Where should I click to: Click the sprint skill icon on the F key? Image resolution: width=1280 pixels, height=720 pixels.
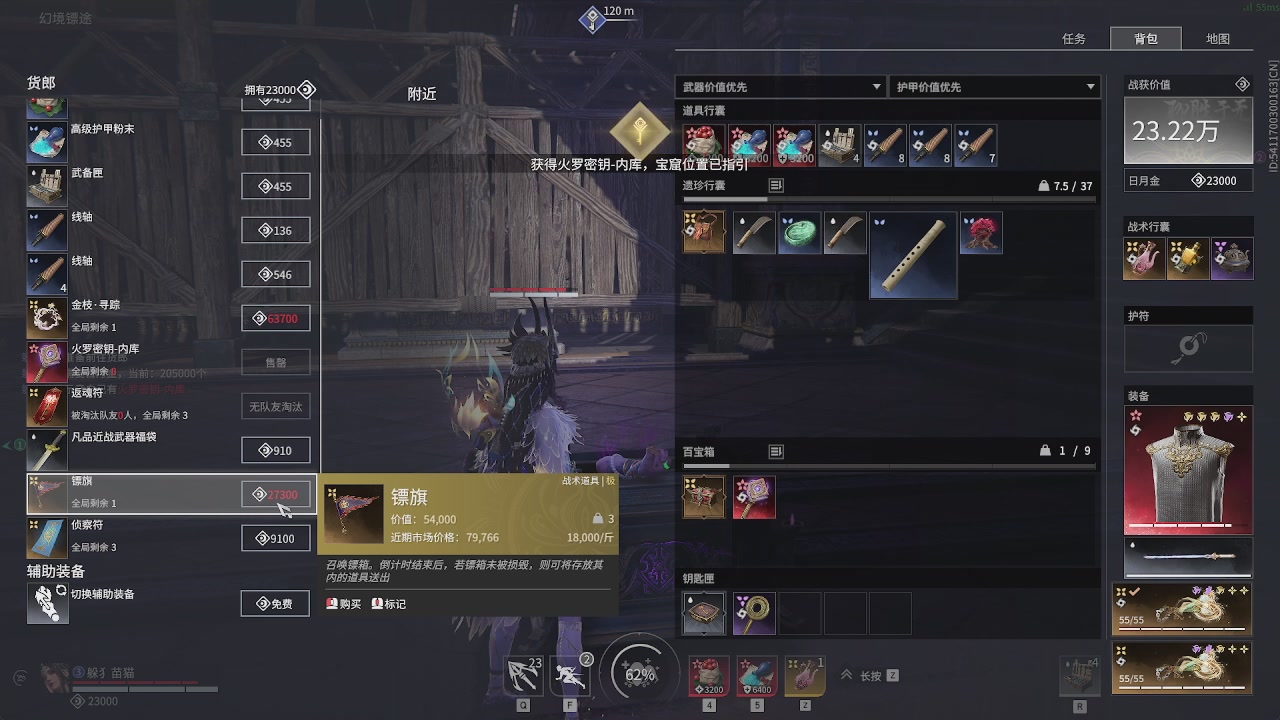click(x=570, y=673)
